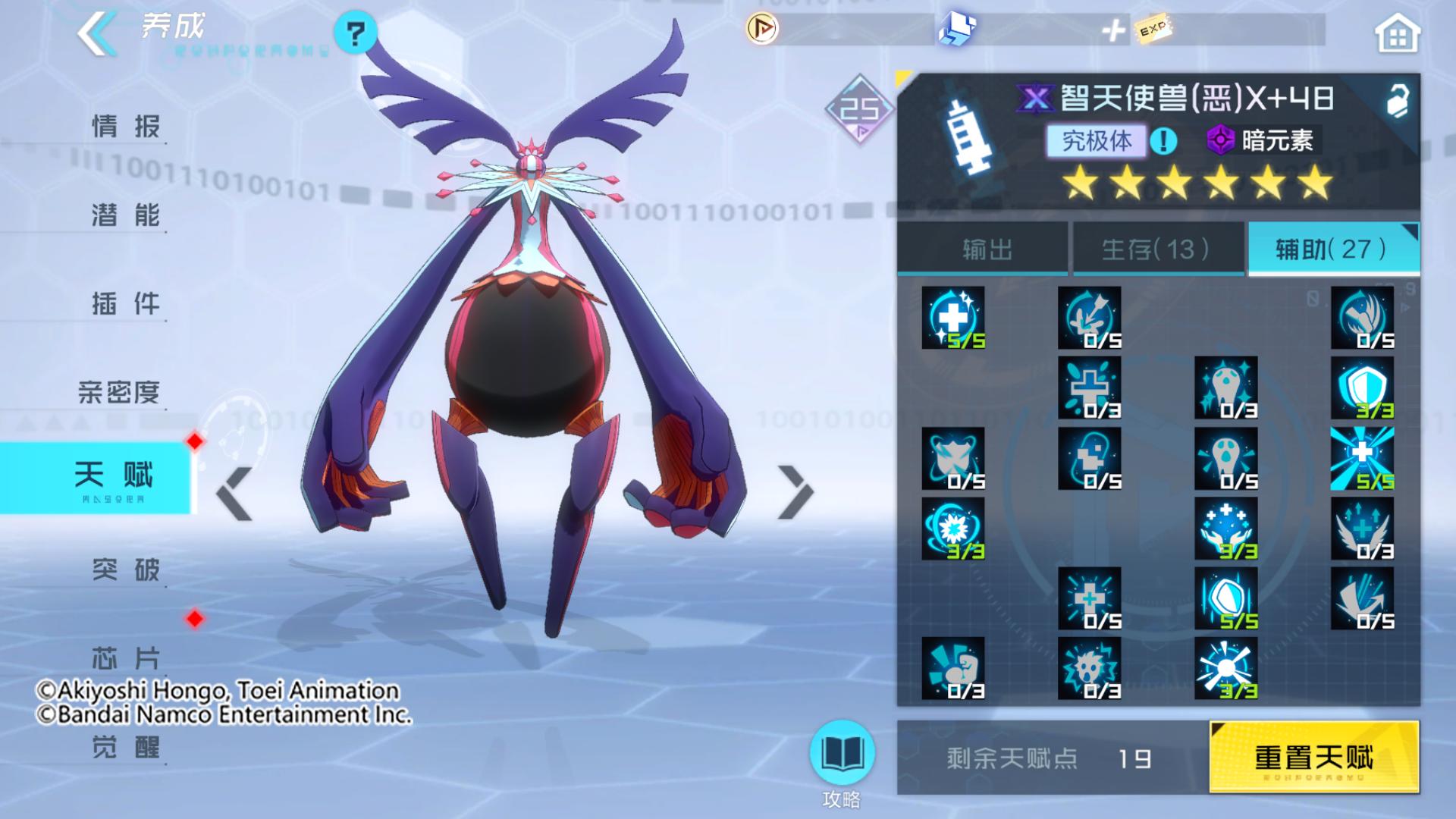1456x819 pixels.
Task: Switch to the 生存(13) survival tab
Action: pos(1156,249)
